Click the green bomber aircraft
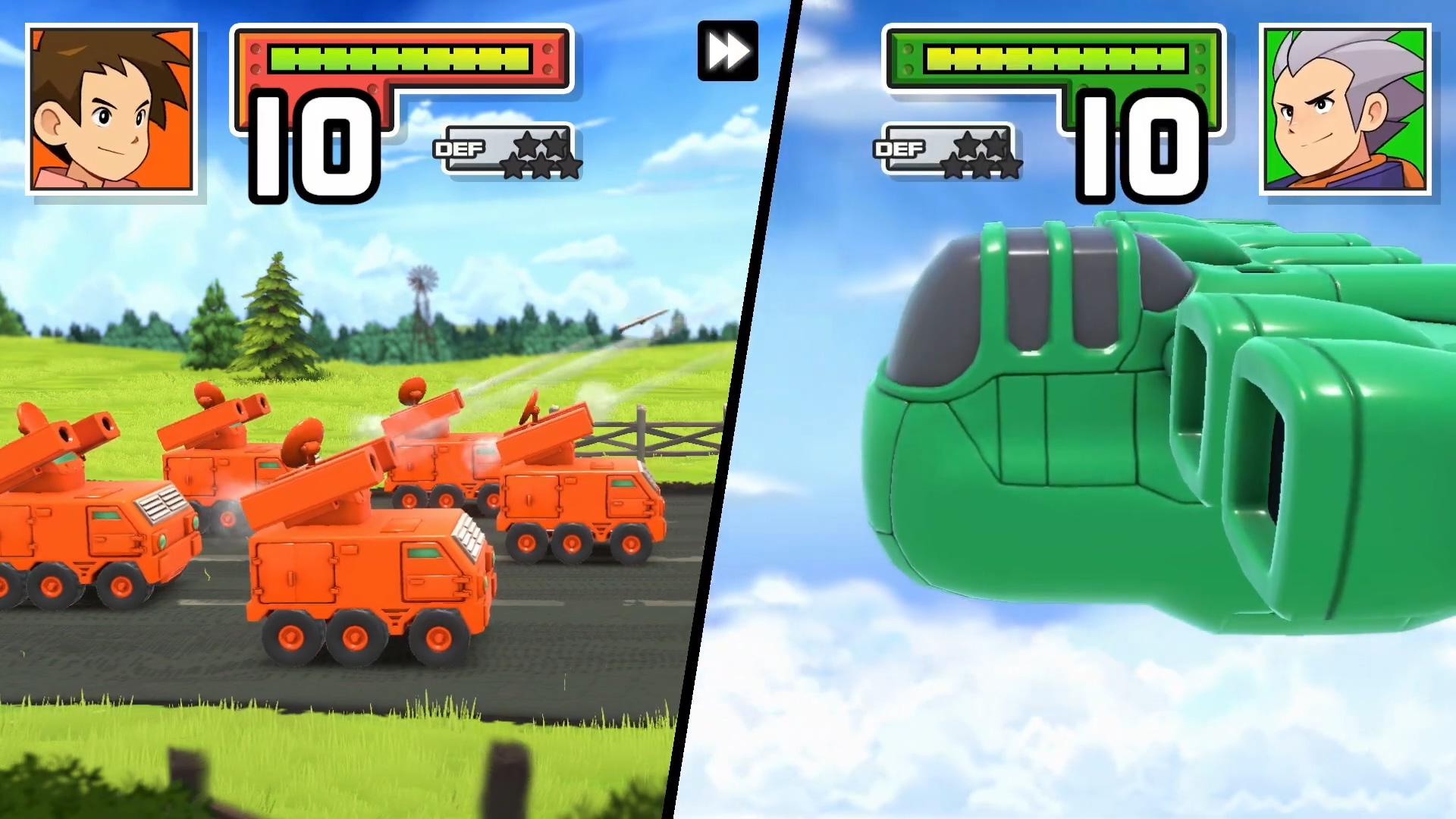This screenshot has height=819, width=1456. 1100,455
